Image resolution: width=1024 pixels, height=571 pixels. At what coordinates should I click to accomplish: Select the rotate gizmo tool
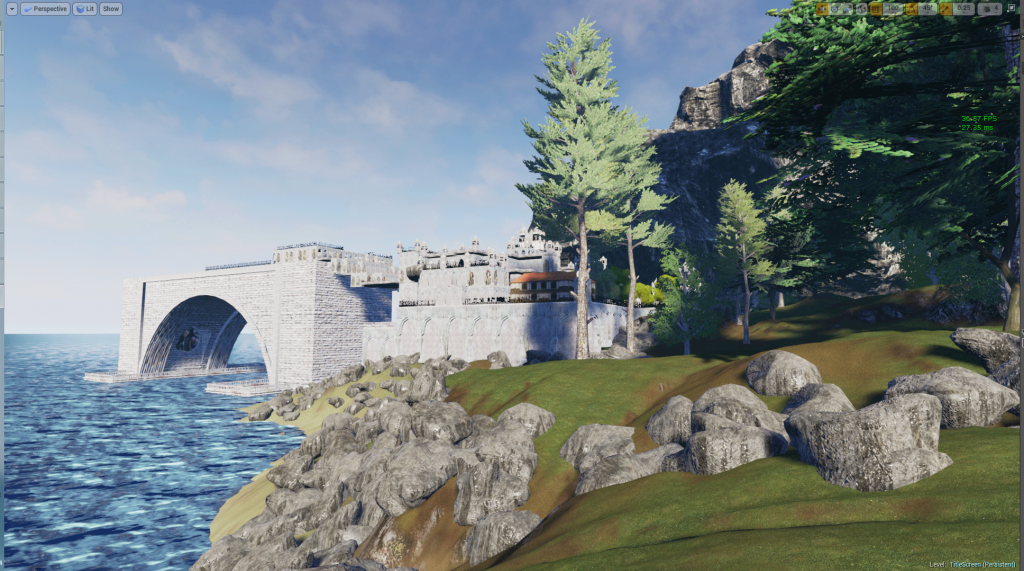pyautogui.click(x=834, y=9)
